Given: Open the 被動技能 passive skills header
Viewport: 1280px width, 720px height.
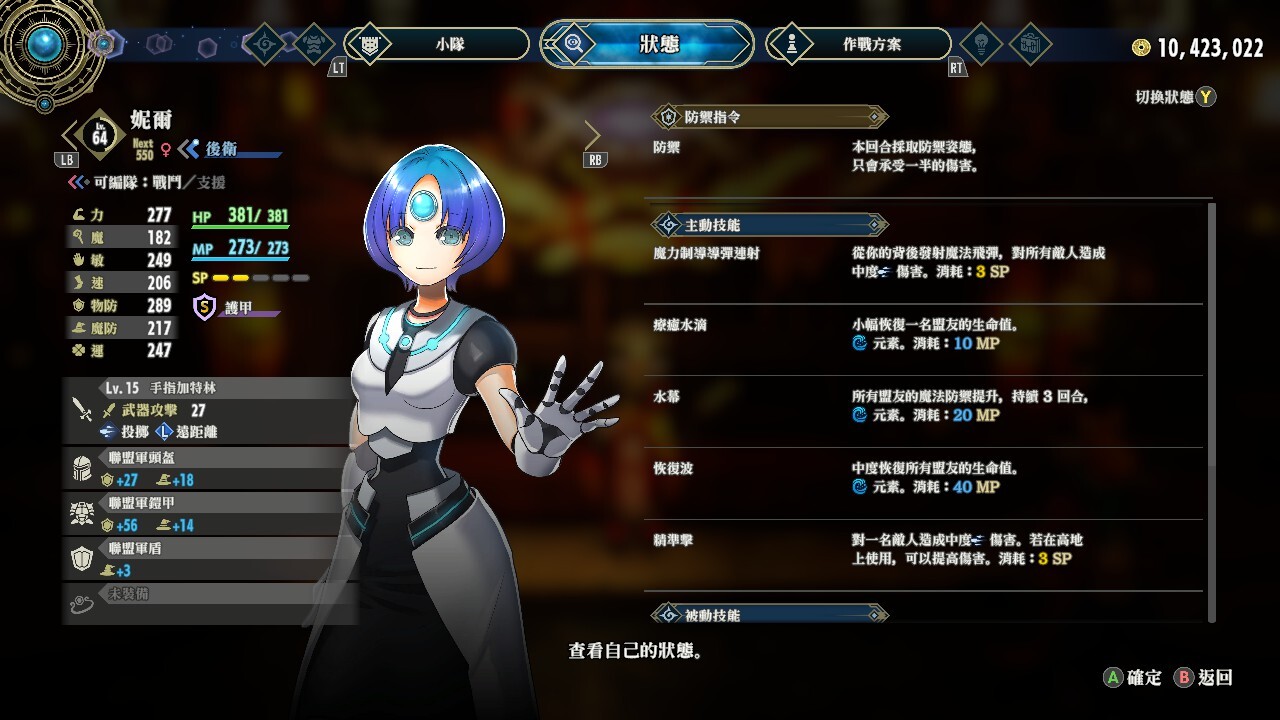Looking at the screenshot, I should 768,614.
